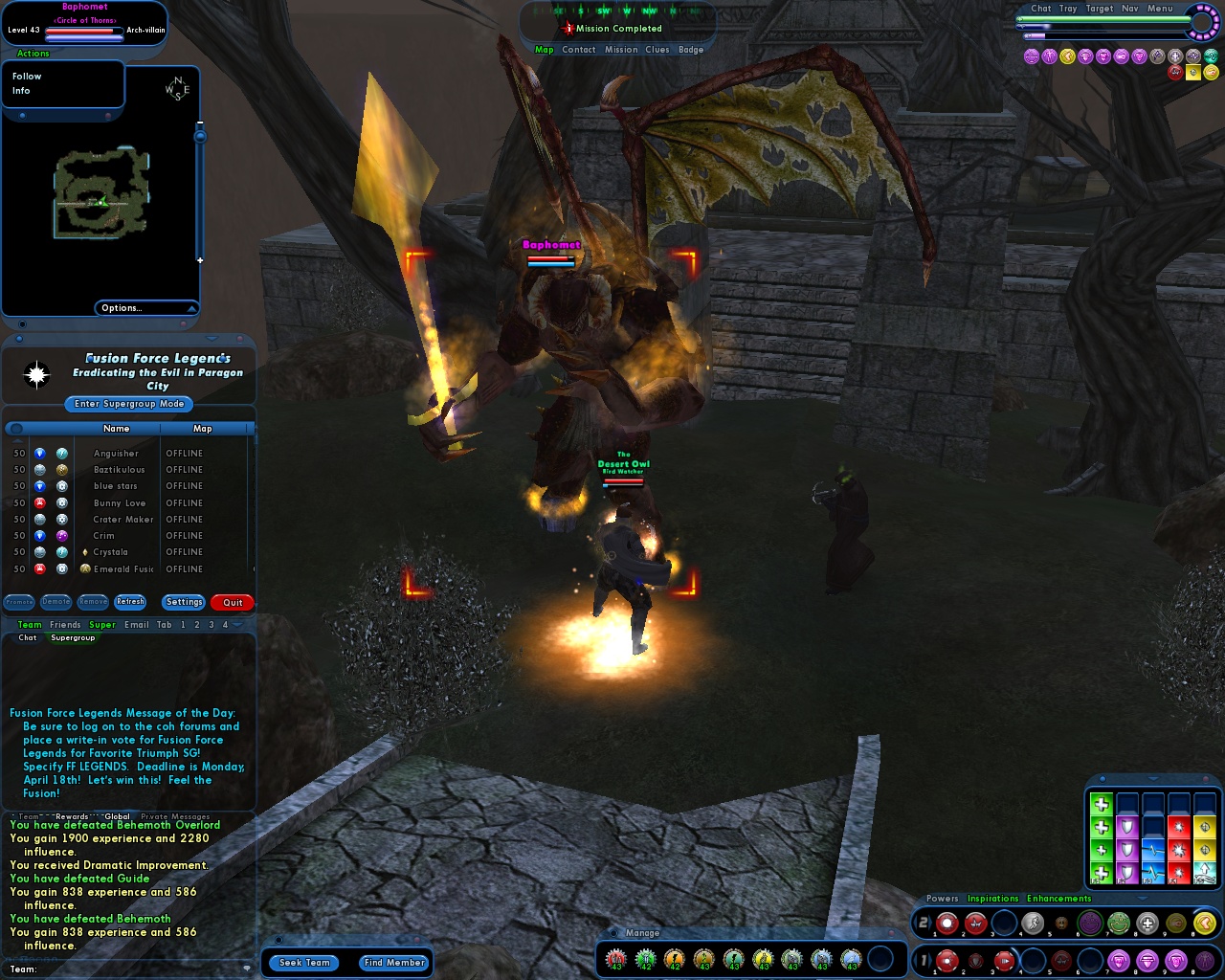
Task: Open the Options menu on the minimap
Action: (122, 308)
